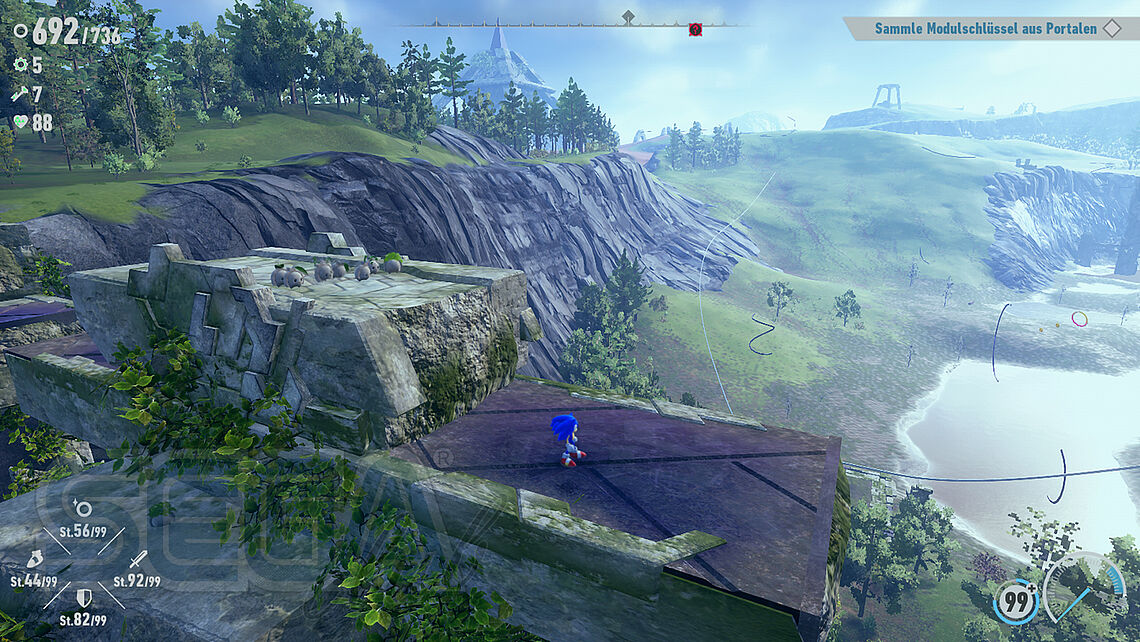Select the heart memory token icon
This screenshot has width=1140, height=642.
point(20,122)
